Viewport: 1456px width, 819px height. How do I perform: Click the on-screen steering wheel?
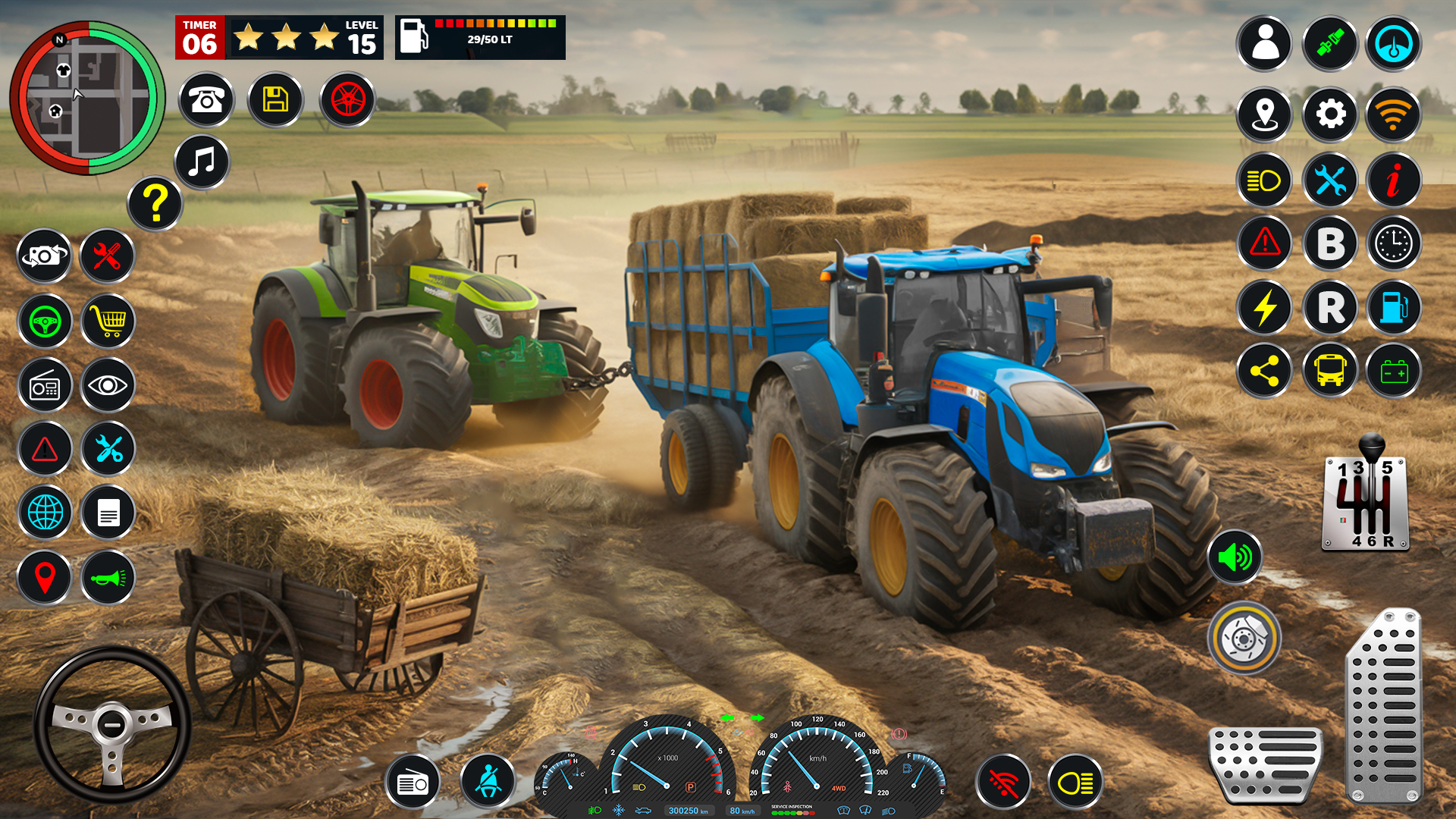pyautogui.click(x=112, y=724)
